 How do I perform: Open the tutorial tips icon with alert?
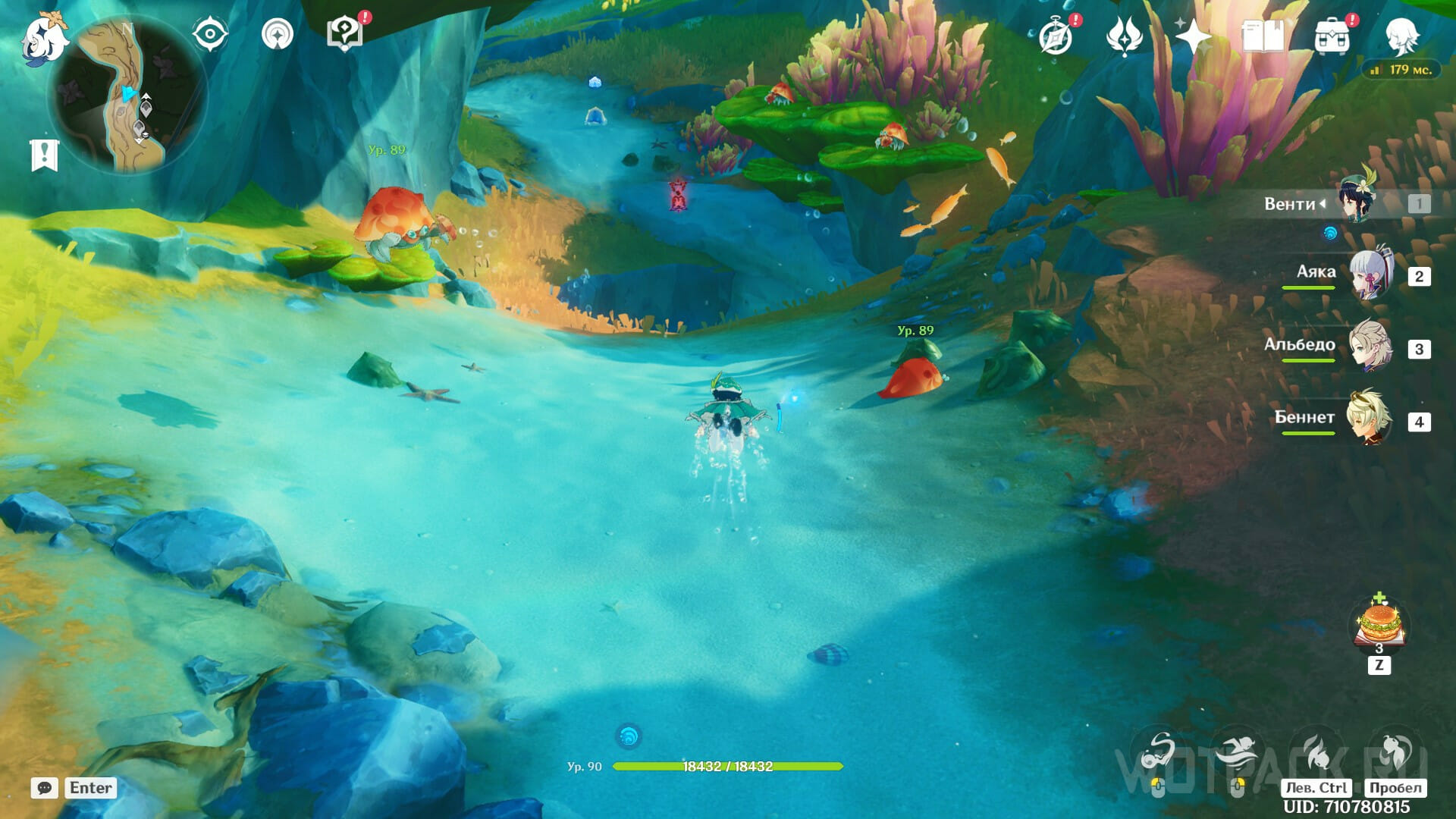click(344, 35)
